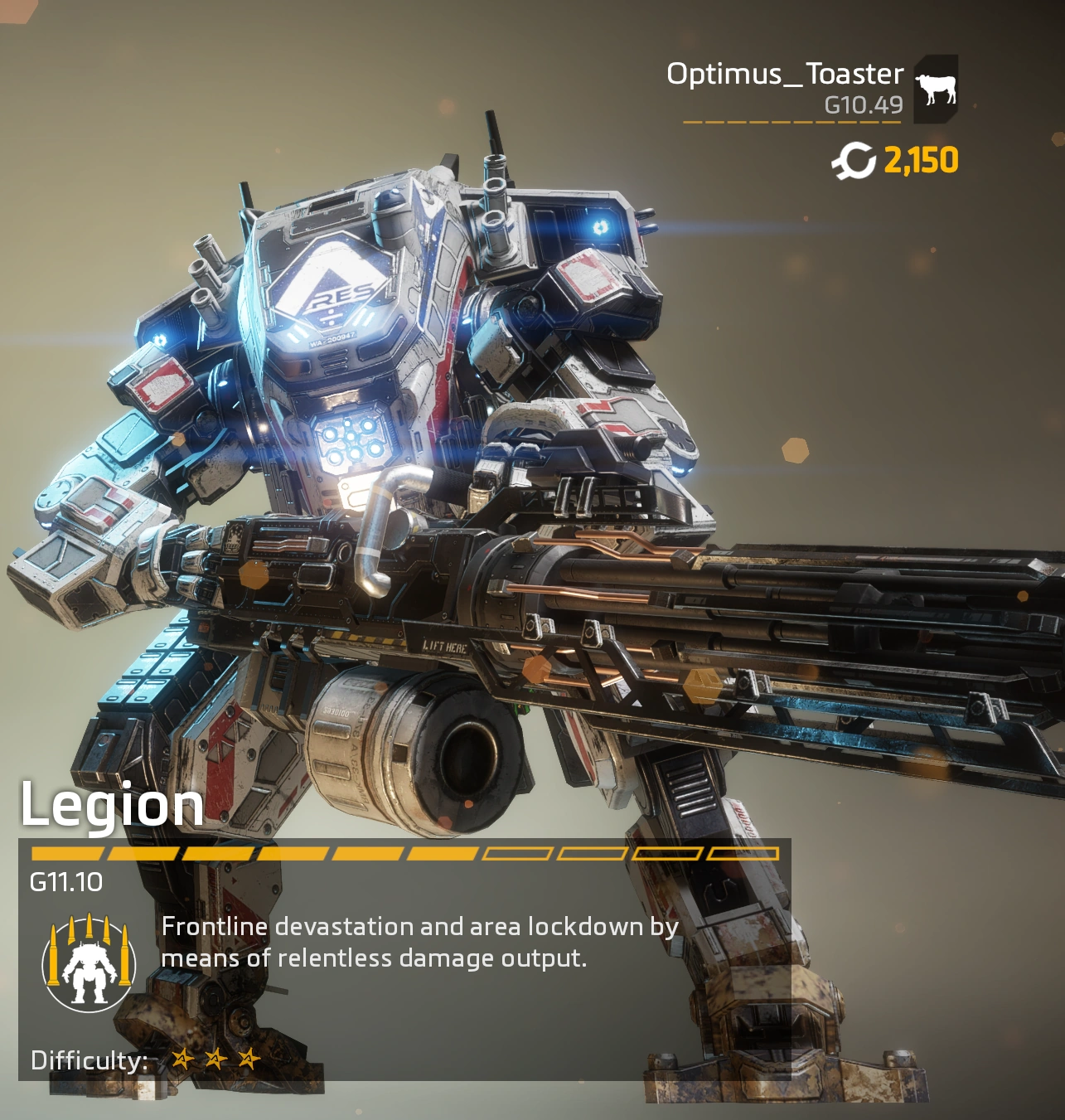Click the Legion titan class icon
This screenshot has height=1120, width=1065.
pos(89,962)
